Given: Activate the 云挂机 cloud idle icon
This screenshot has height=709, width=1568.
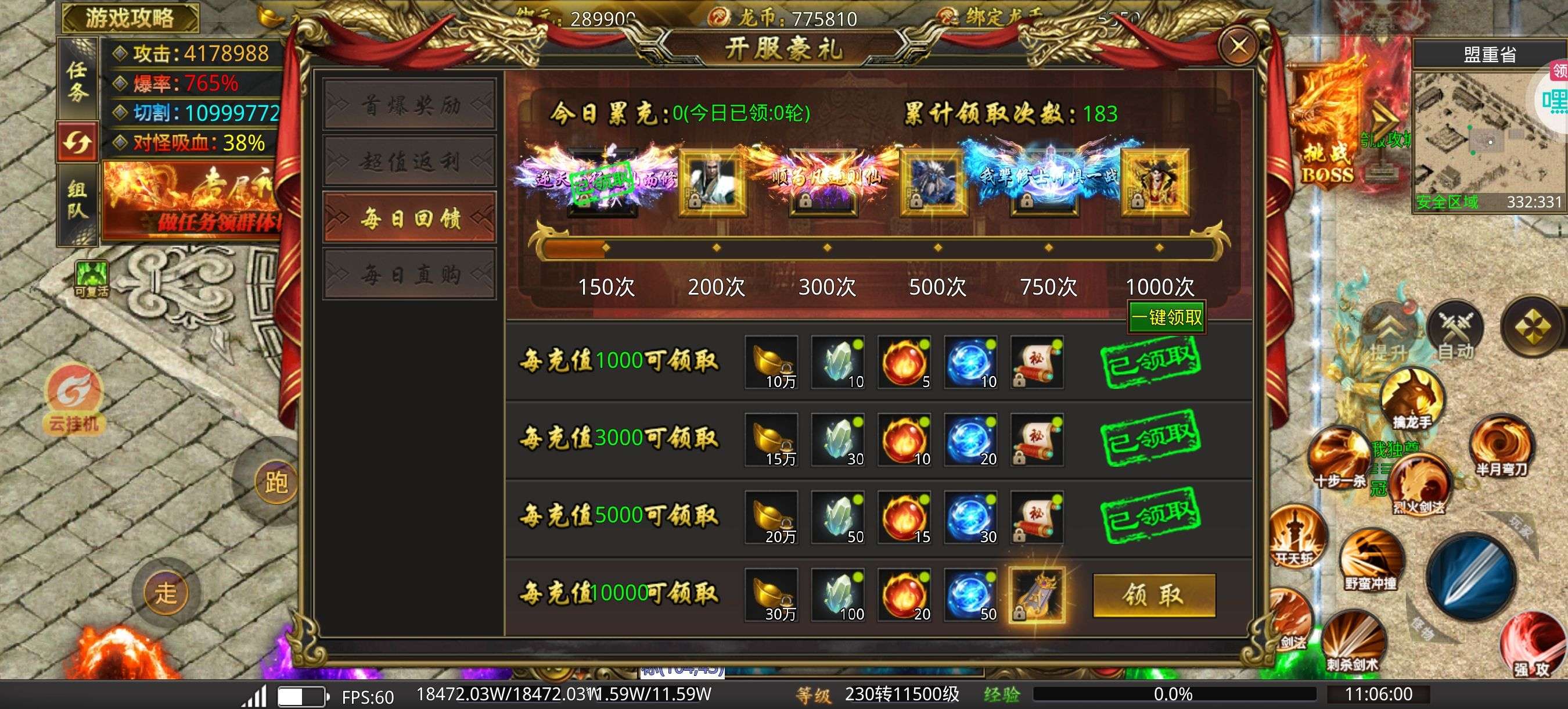Looking at the screenshot, I should coord(74,399).
